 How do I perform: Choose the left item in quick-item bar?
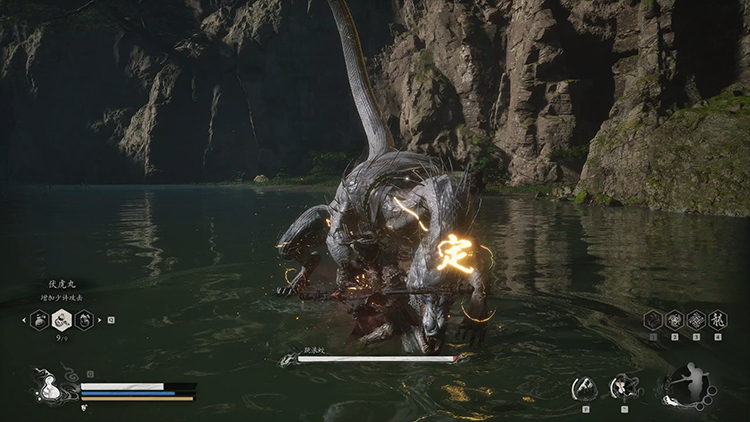point(40,320)
